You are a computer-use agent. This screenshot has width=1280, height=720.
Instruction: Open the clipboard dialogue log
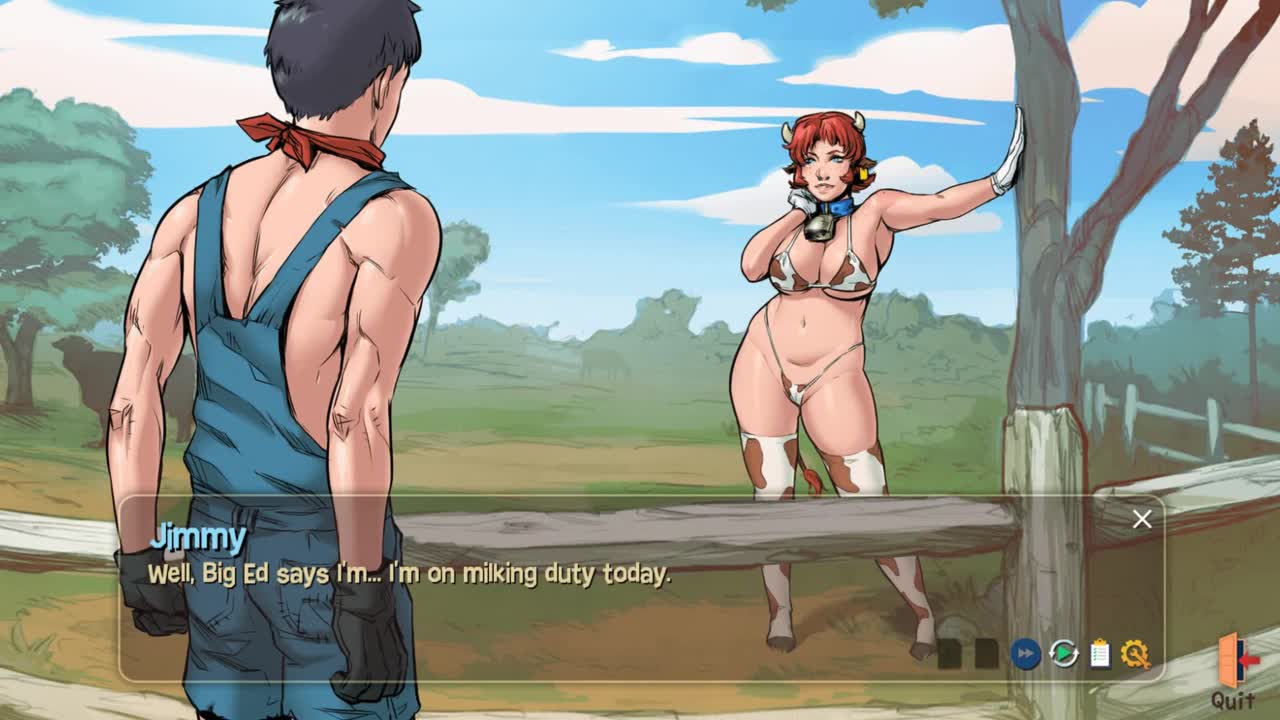coord(1099,654)
